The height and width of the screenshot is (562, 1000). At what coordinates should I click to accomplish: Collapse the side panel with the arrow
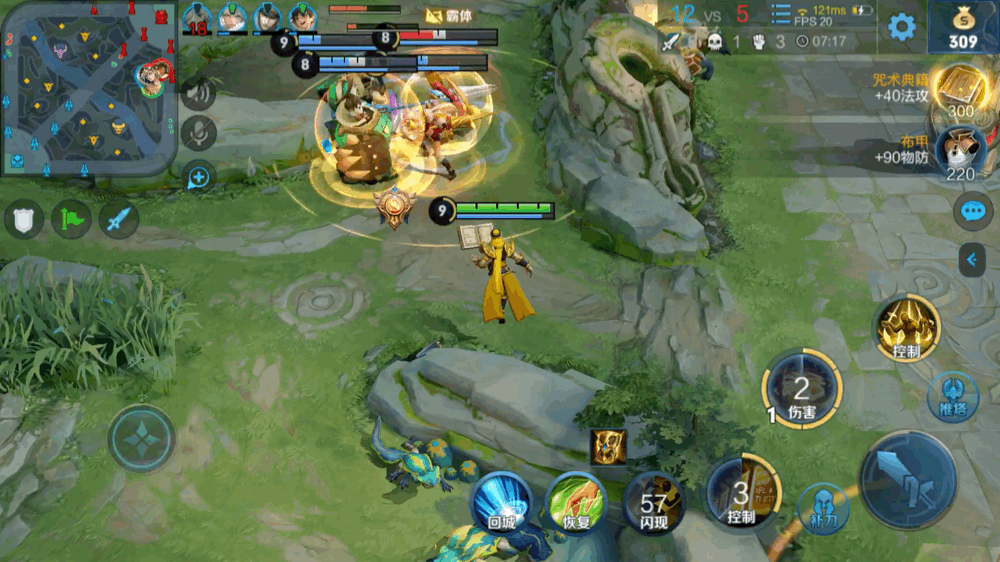click(972, 260)
